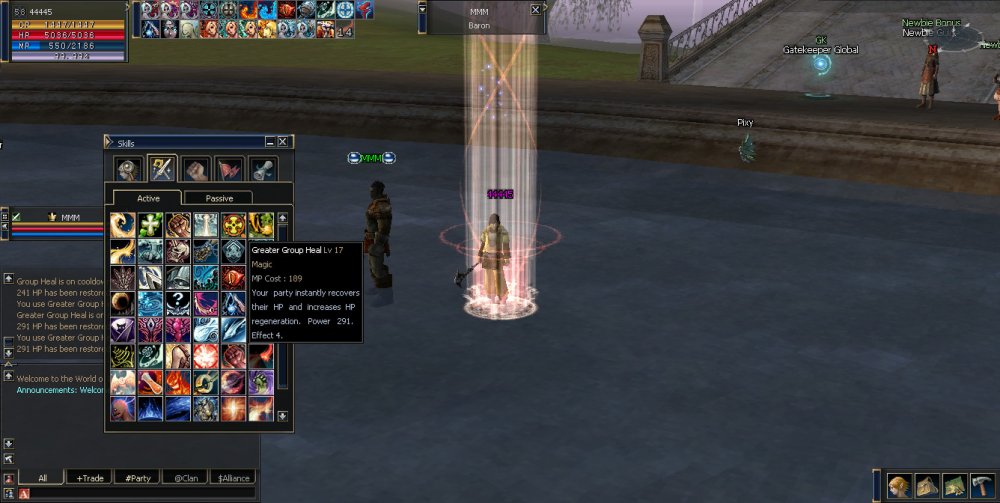Close the Skills window

[283, 143]
